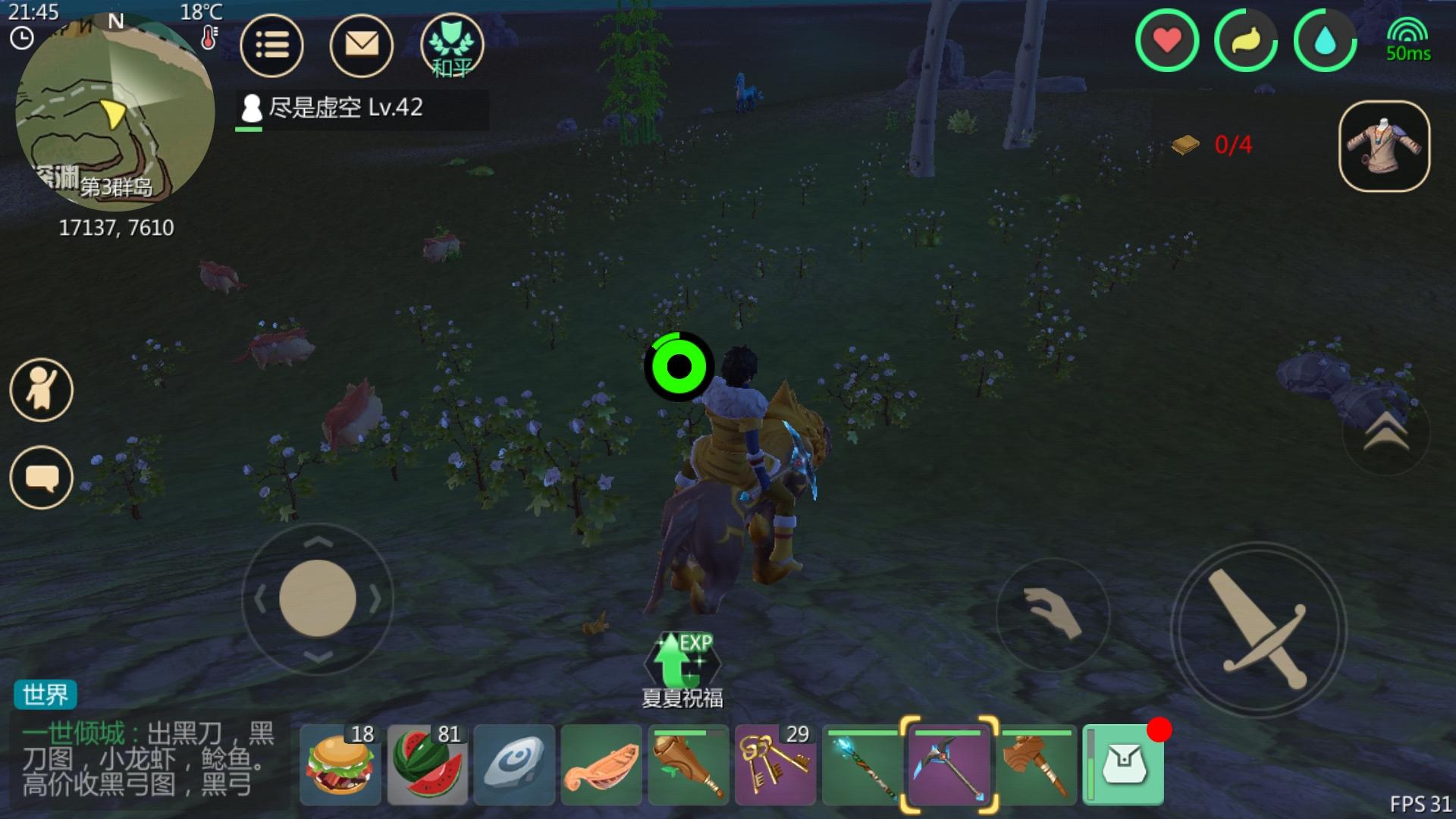This screenshot has height=819, width=1456.
Task: Tap the double-arrow jump button
Action: pyautogui.click(x=1385, y=433)
